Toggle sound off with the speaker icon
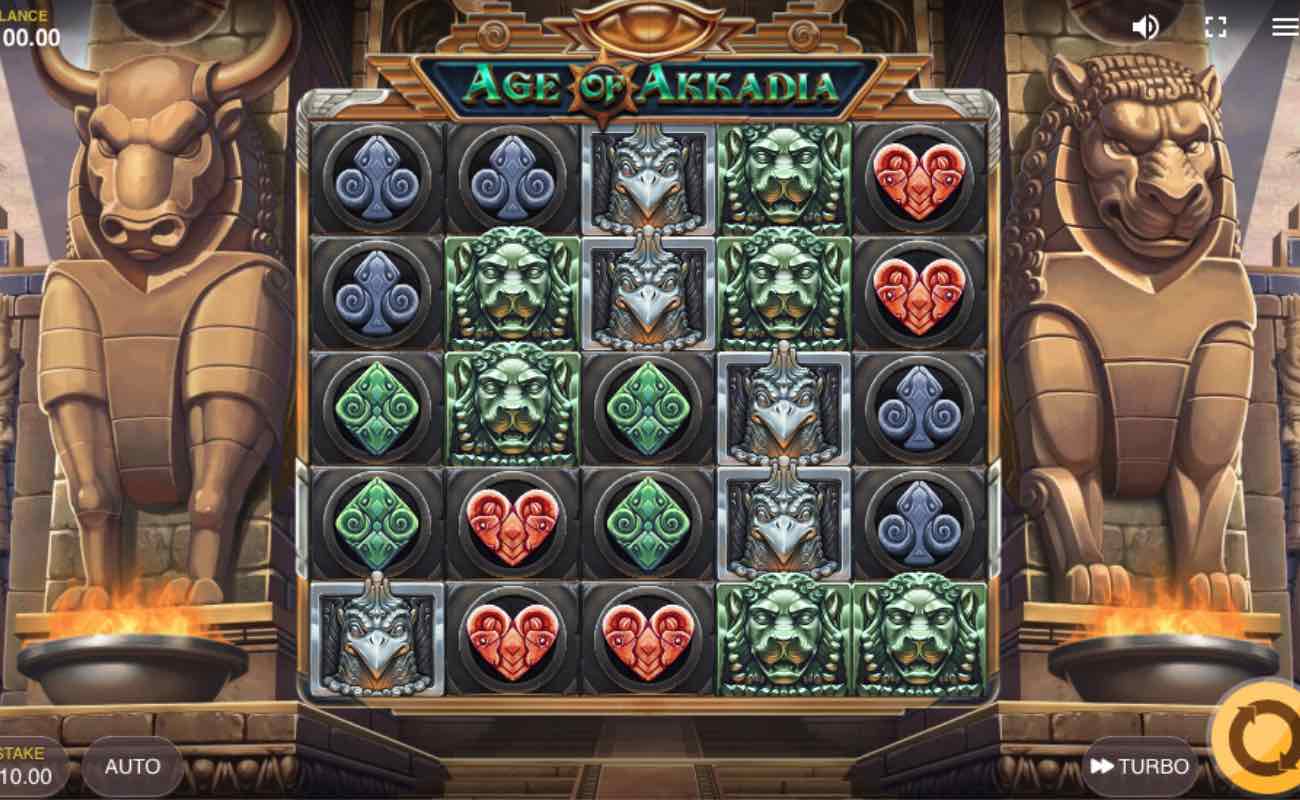The width and height of the screenshot is (1300, 800). click(x=1147, y=27)
